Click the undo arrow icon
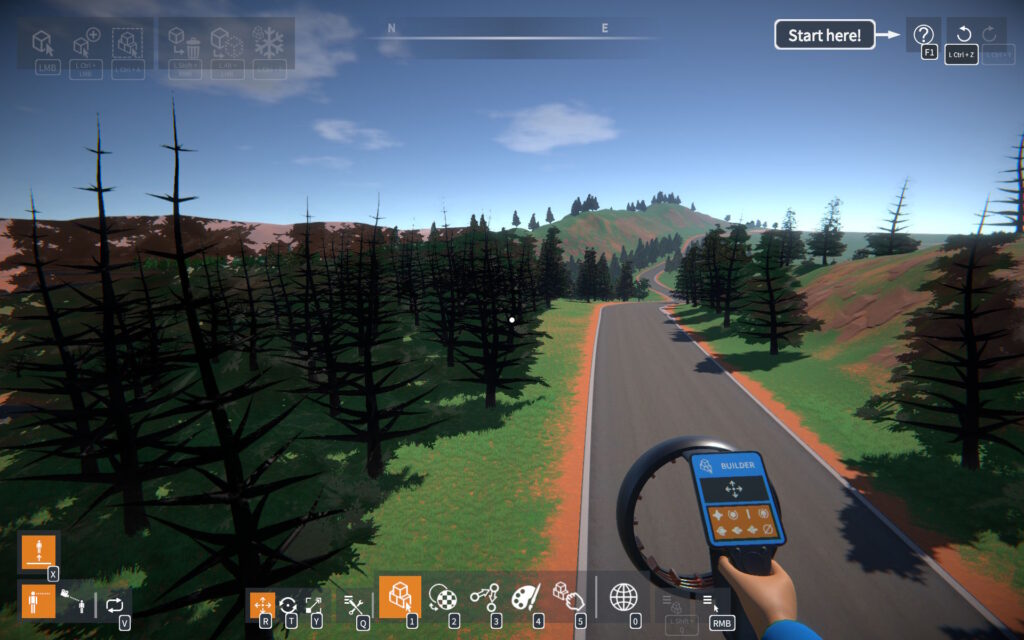Viewport: 1024px width, 640px height. point(962,35)
